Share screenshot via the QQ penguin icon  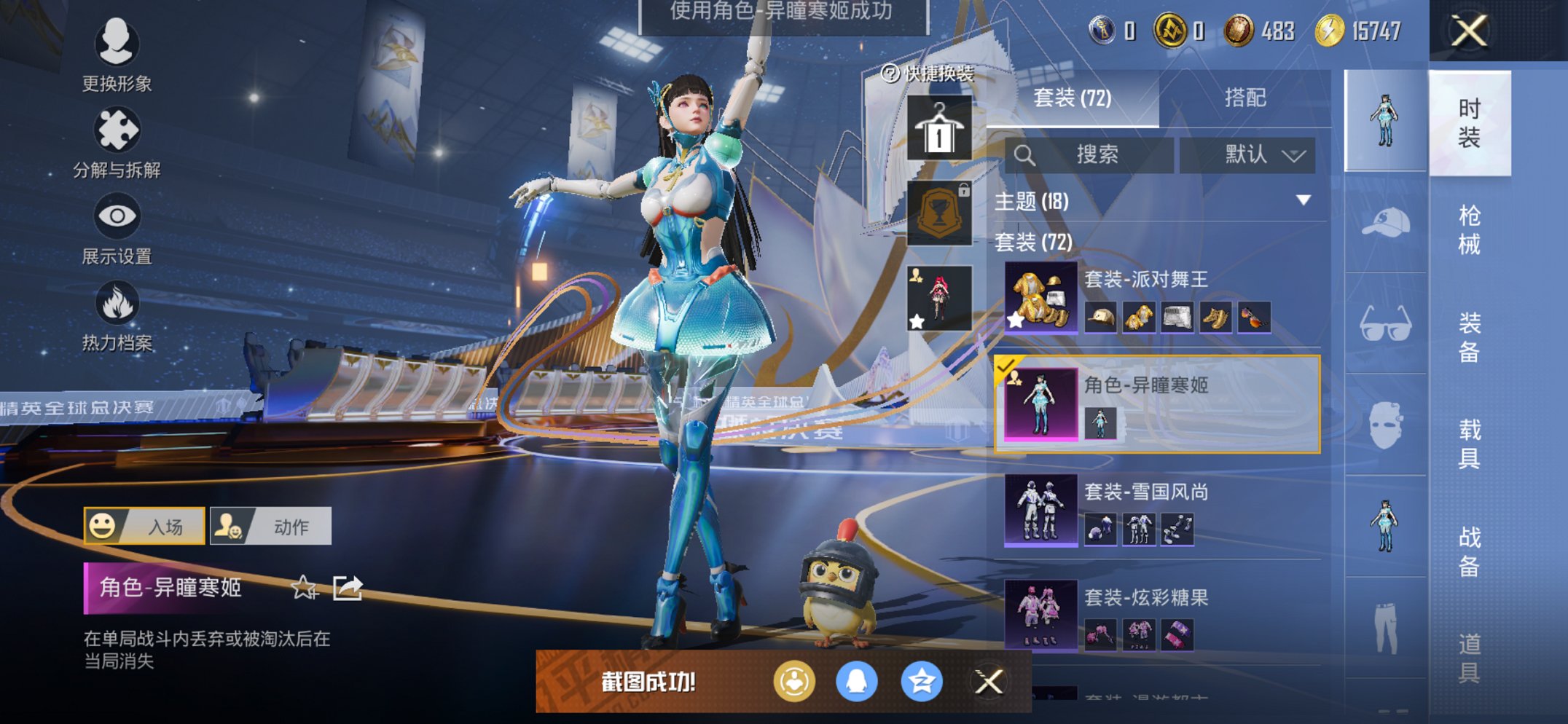[856, 682]
